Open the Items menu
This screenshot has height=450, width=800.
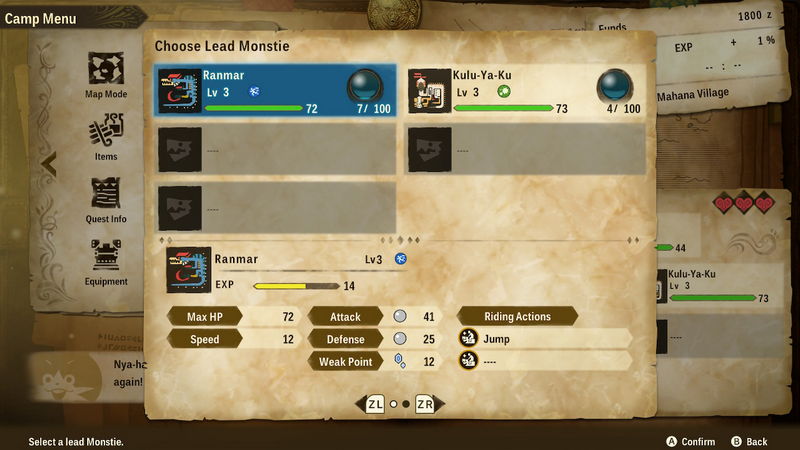coord(105,137)
